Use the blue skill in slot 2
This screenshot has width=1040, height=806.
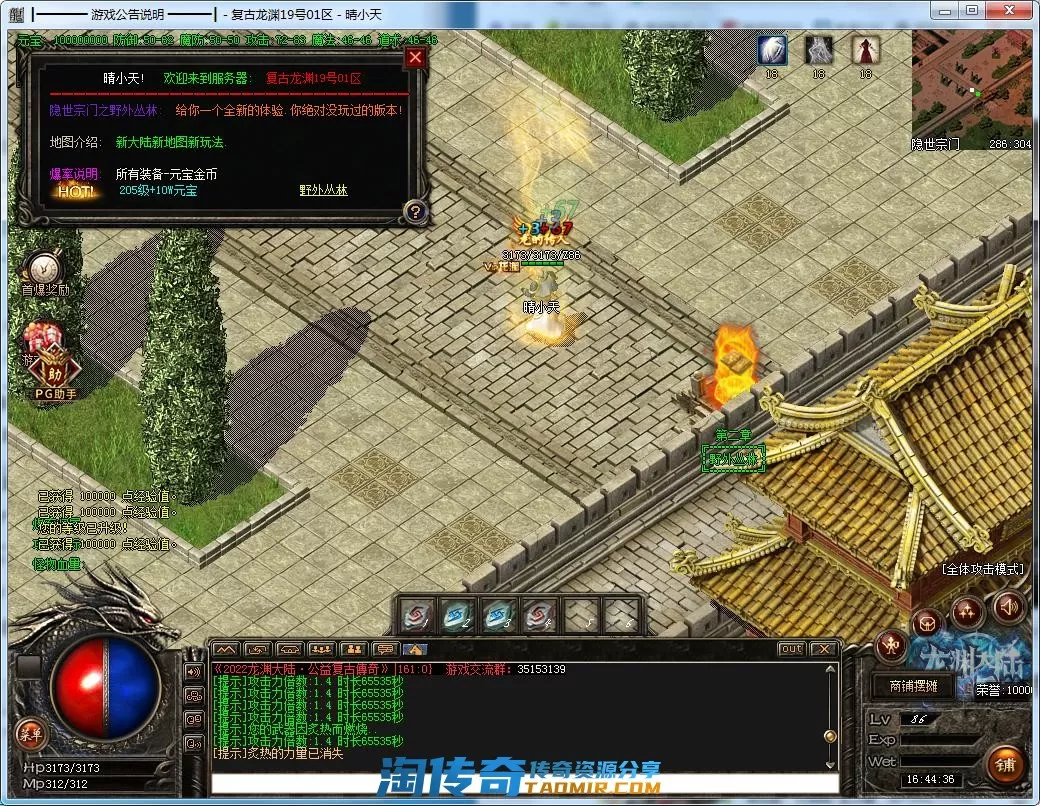[x=458, y=615]
